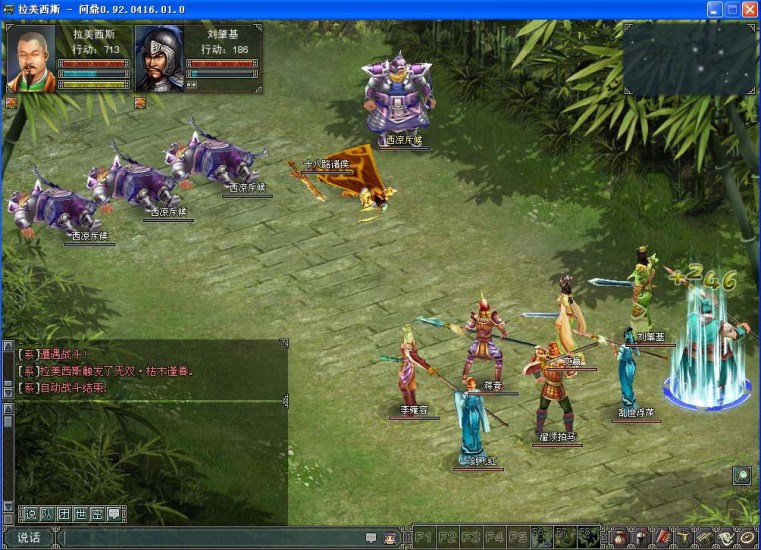The width and height of the screenshot is (761, 550).
Task: Select the 刘肇基 helmeted general portrait
Action: 159,58
